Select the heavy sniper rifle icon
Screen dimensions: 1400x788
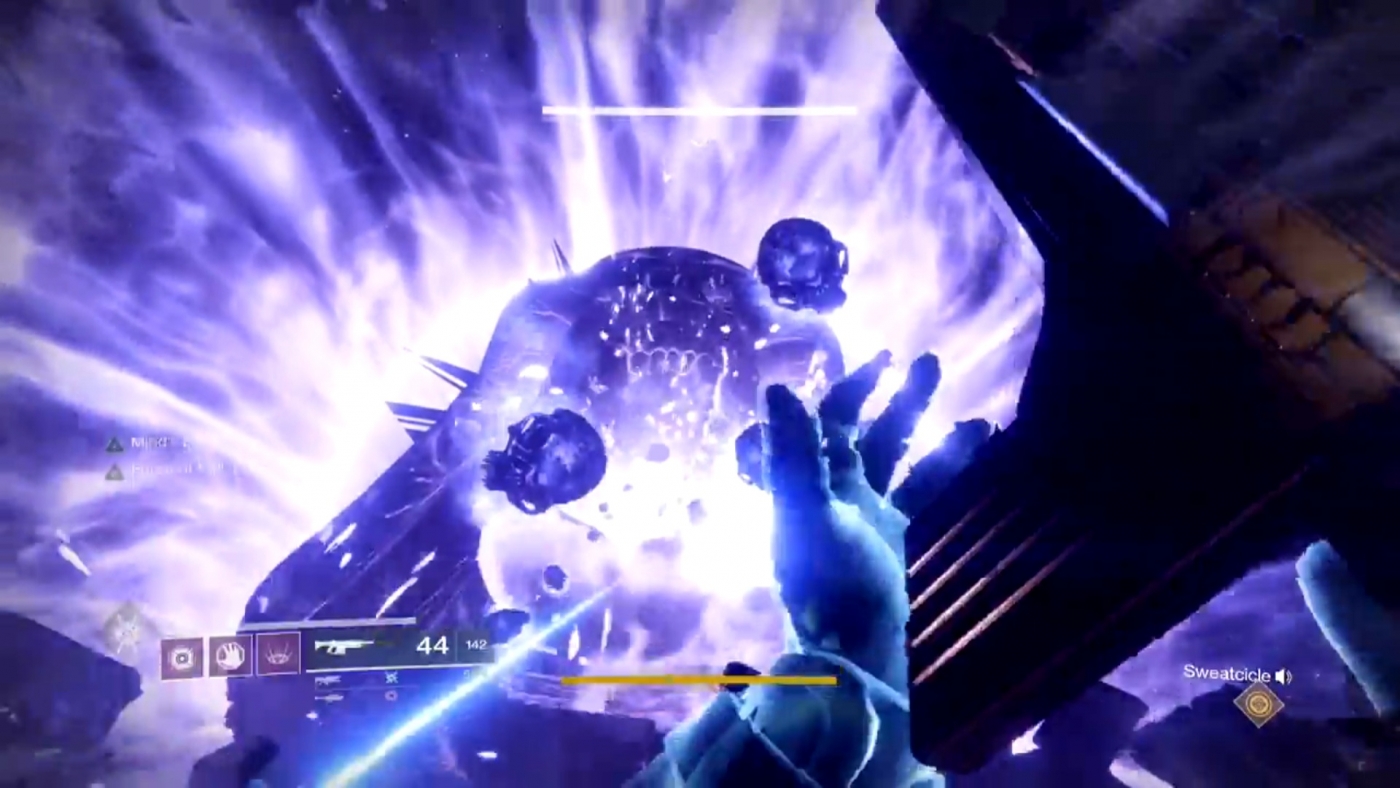click(332, 696)
